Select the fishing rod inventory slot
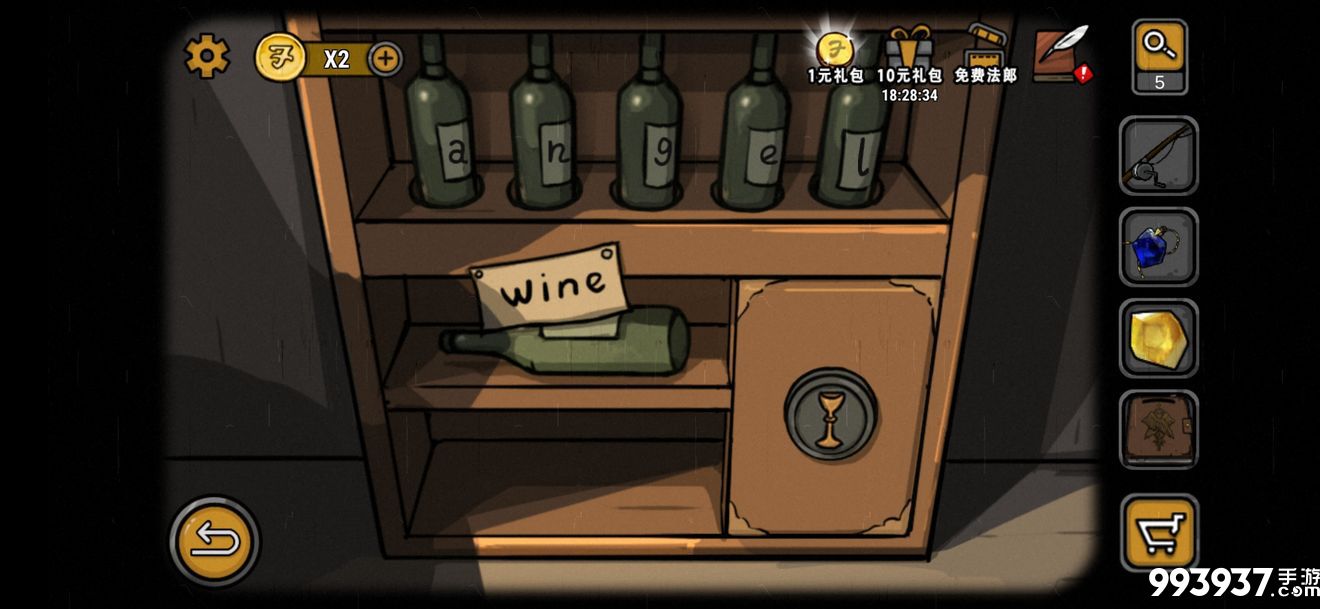 click(x=1158, y=157)
